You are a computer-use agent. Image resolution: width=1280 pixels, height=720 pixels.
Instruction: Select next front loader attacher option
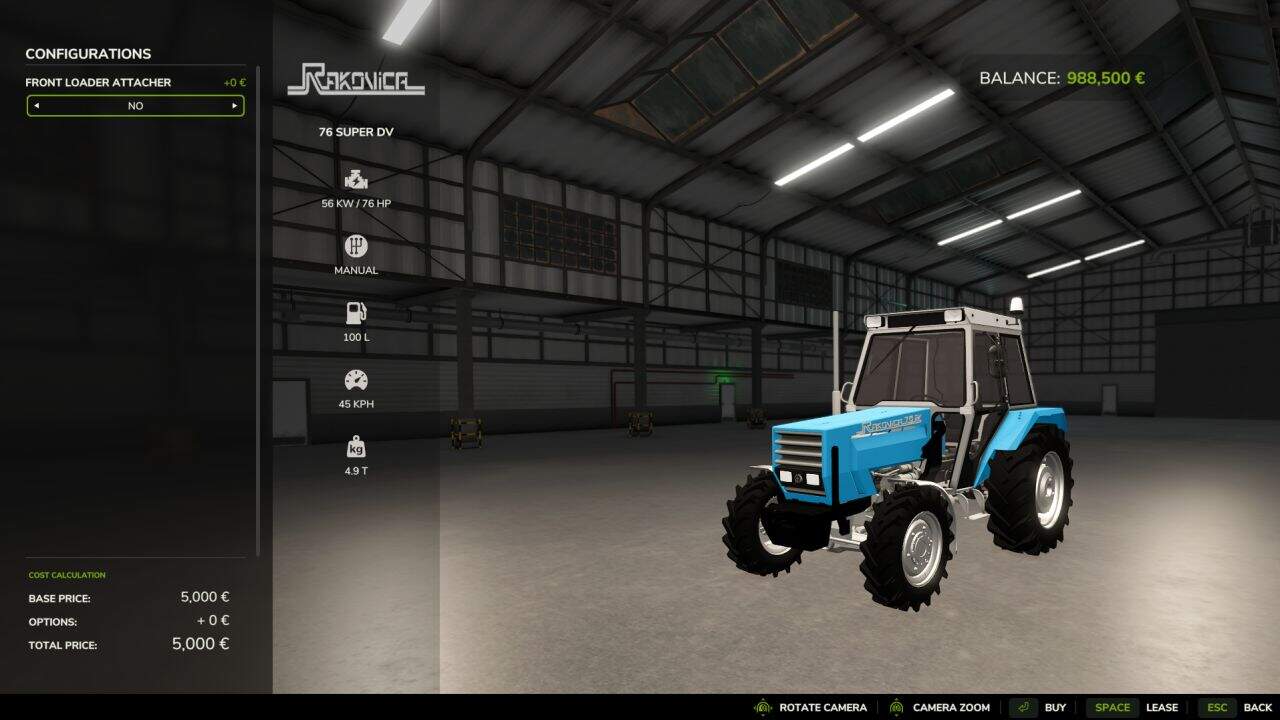(235, 106)
